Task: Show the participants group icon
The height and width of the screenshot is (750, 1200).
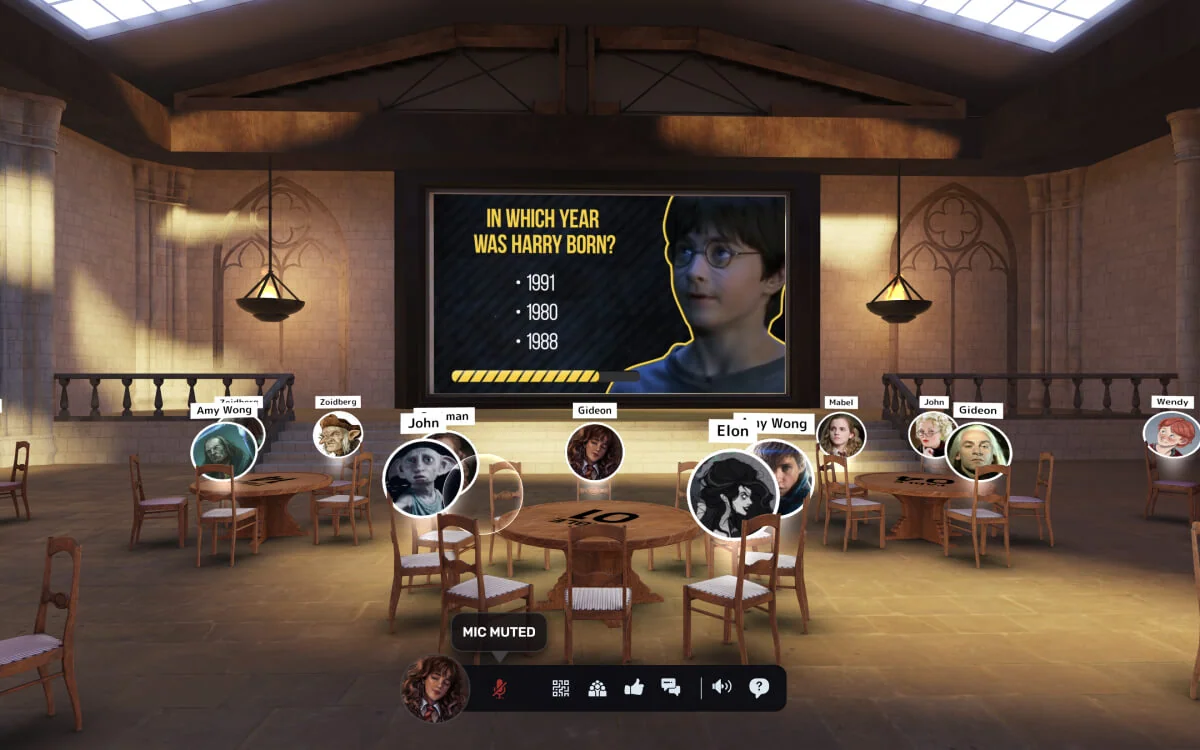Action: click(x=597, y=688)
